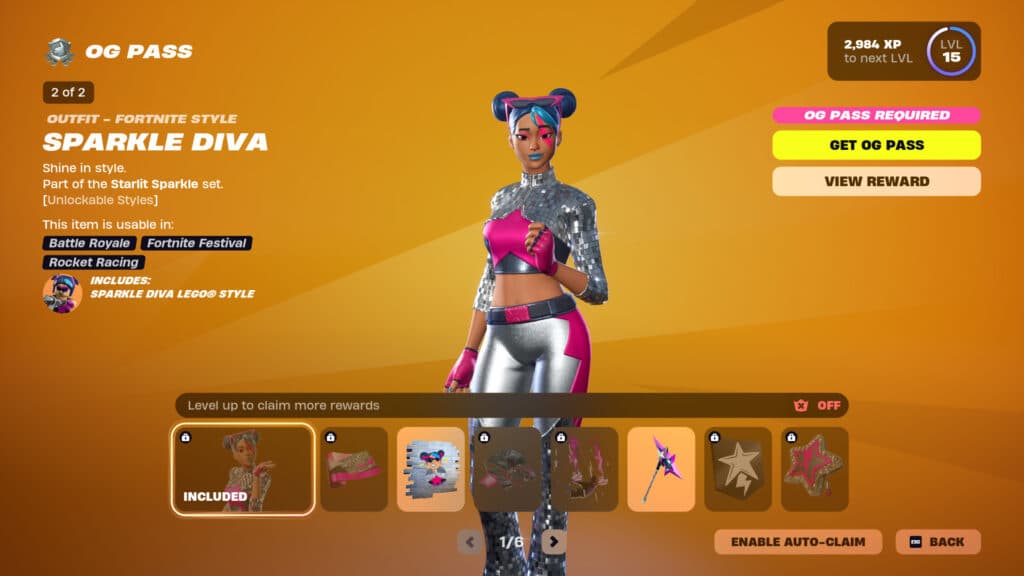Open the level 15 XP progress panel
Image resolution: width=1024 pixels, height=576 pixels.
[903, 51]
